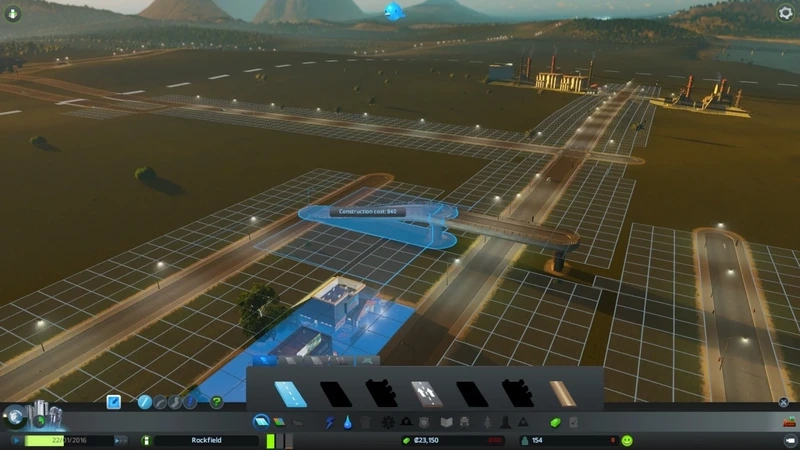Image resolution: width=800 pixels, height=450 pixels.
Task: Open the options gear menu
Action: [x=785, y=13]
